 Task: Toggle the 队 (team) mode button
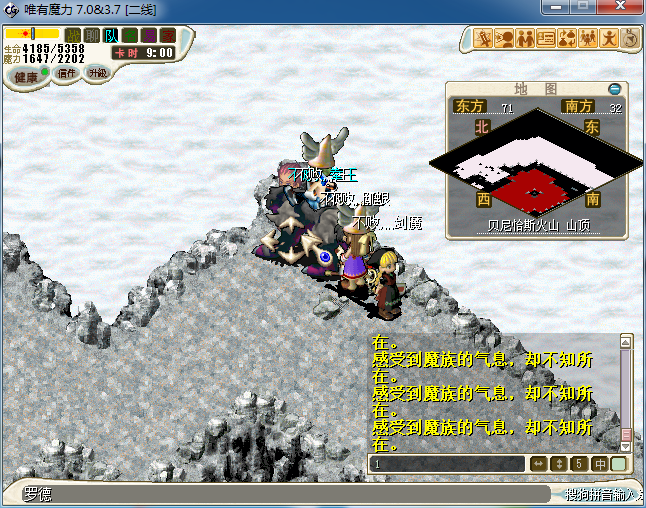(111, 36)
